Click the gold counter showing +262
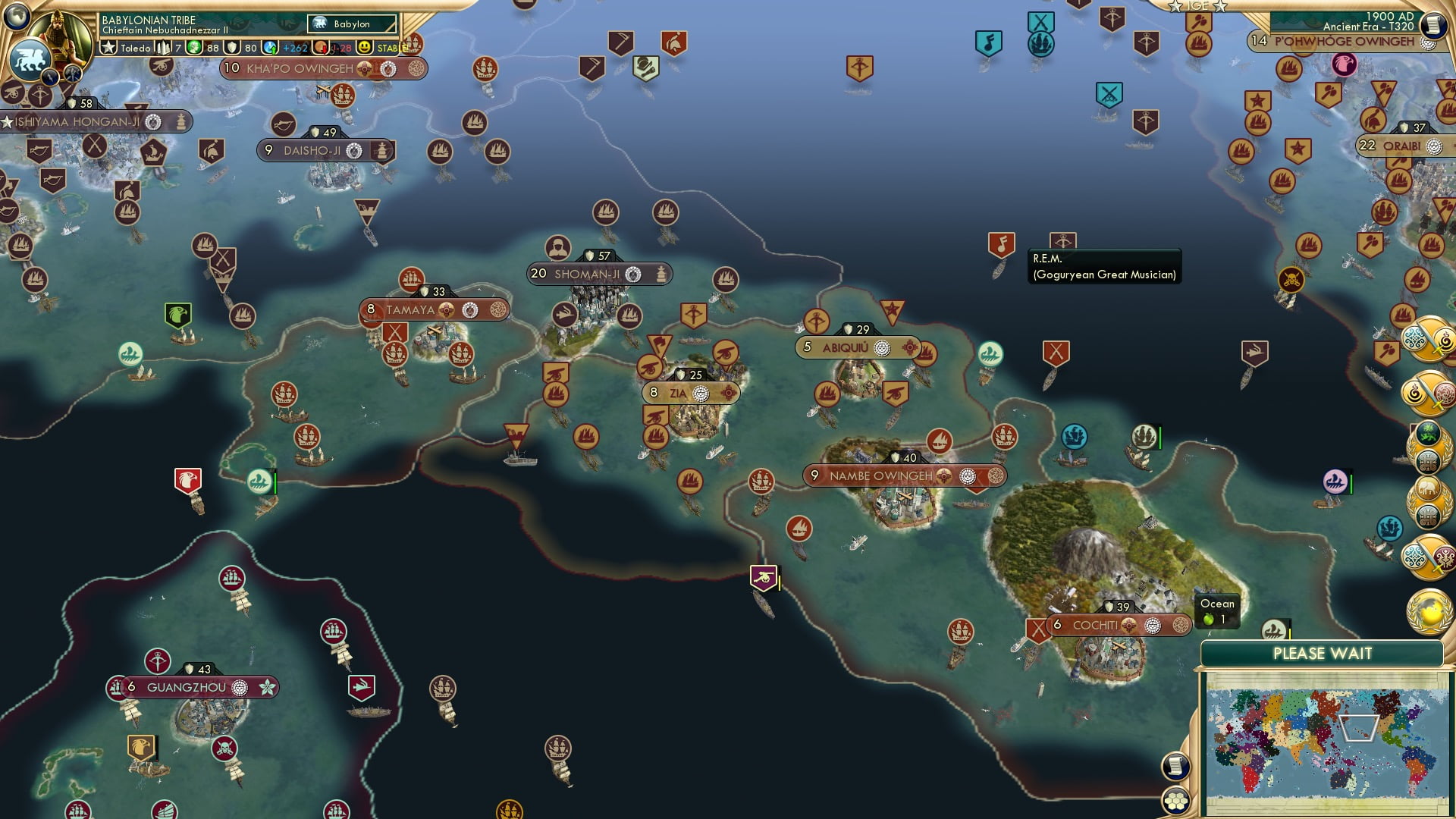The height and width of the screenshot is (819, 1456). [x=294, y=49]
